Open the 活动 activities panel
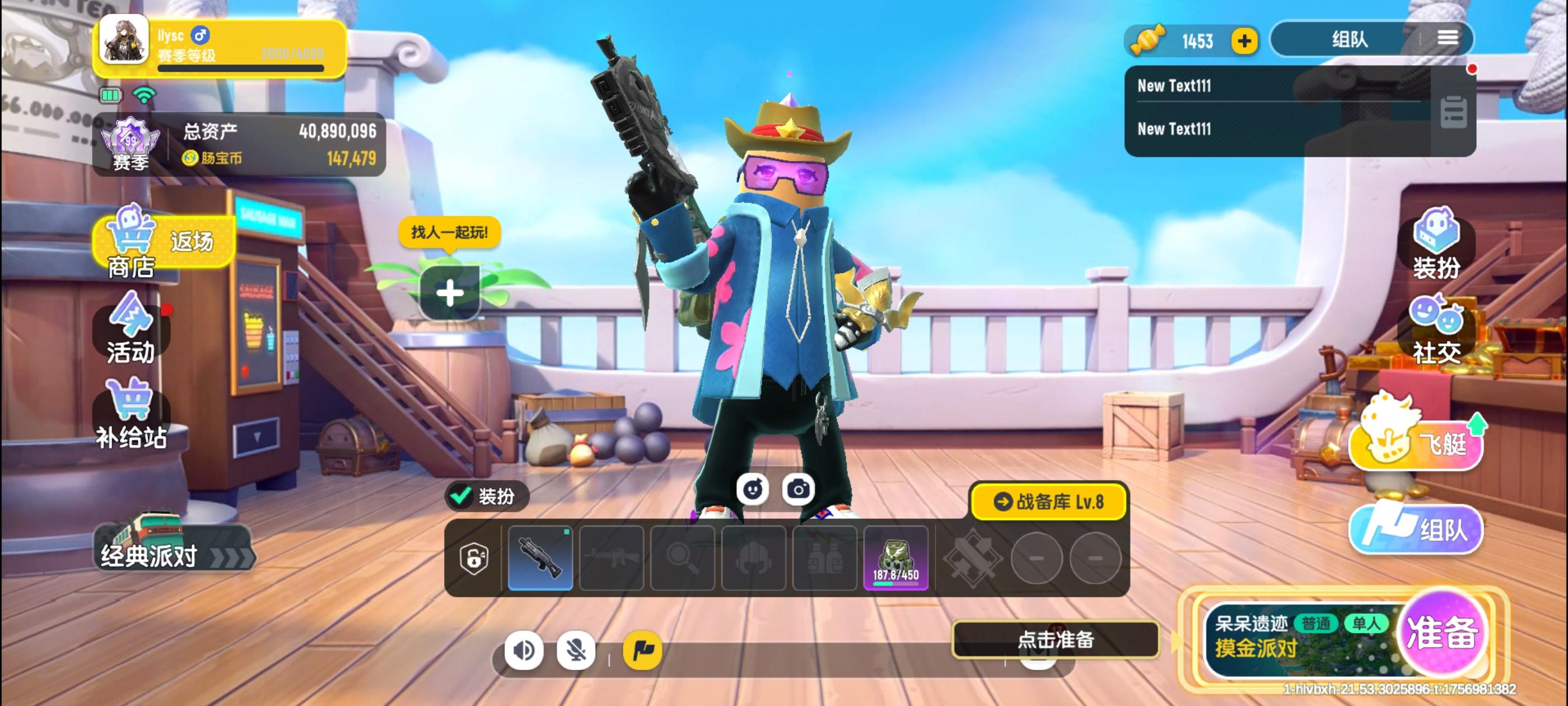Viewport: 1568px width, 706px height. coord(133,334)
